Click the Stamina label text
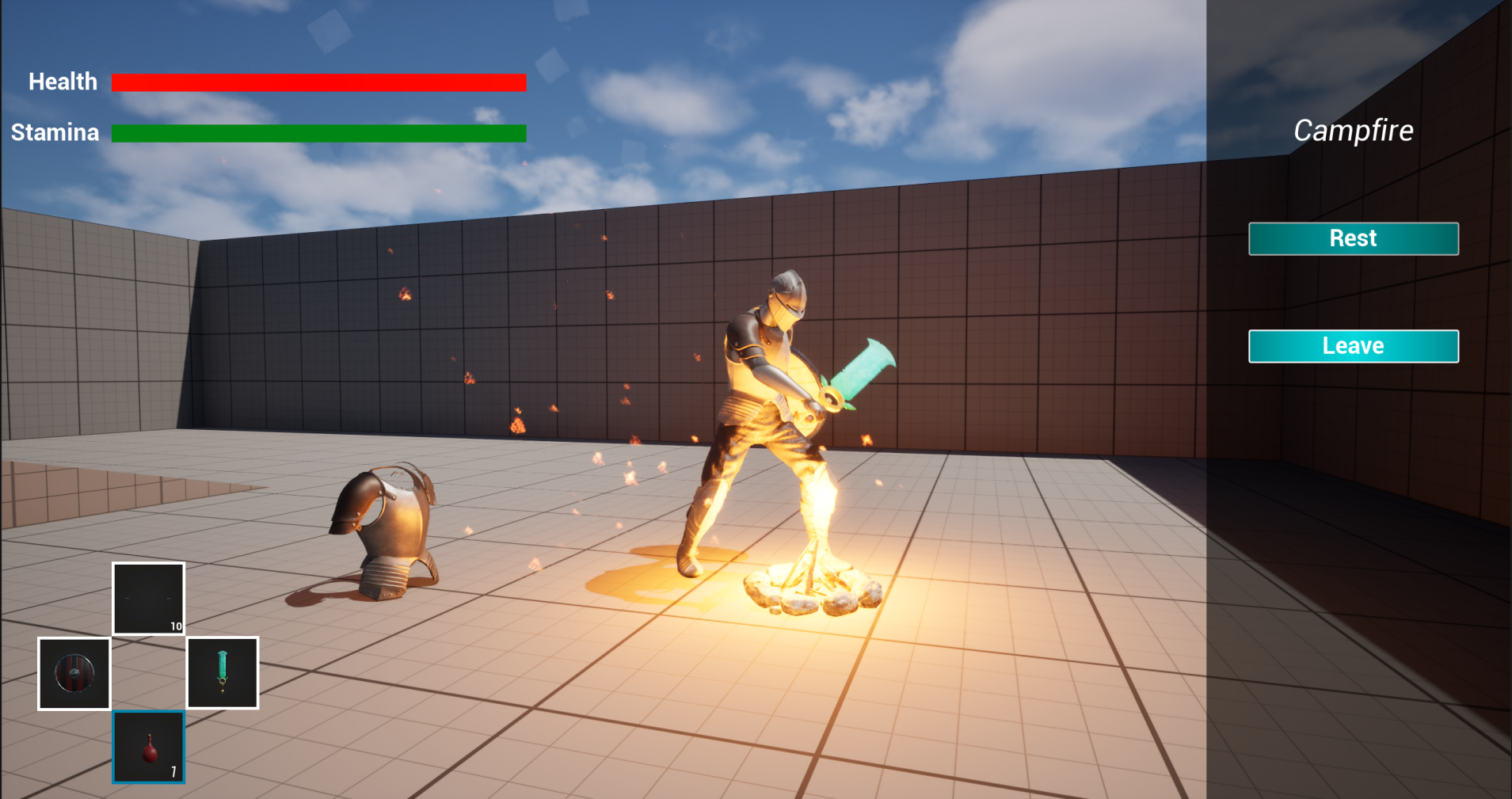 click(x=55, y=132)
